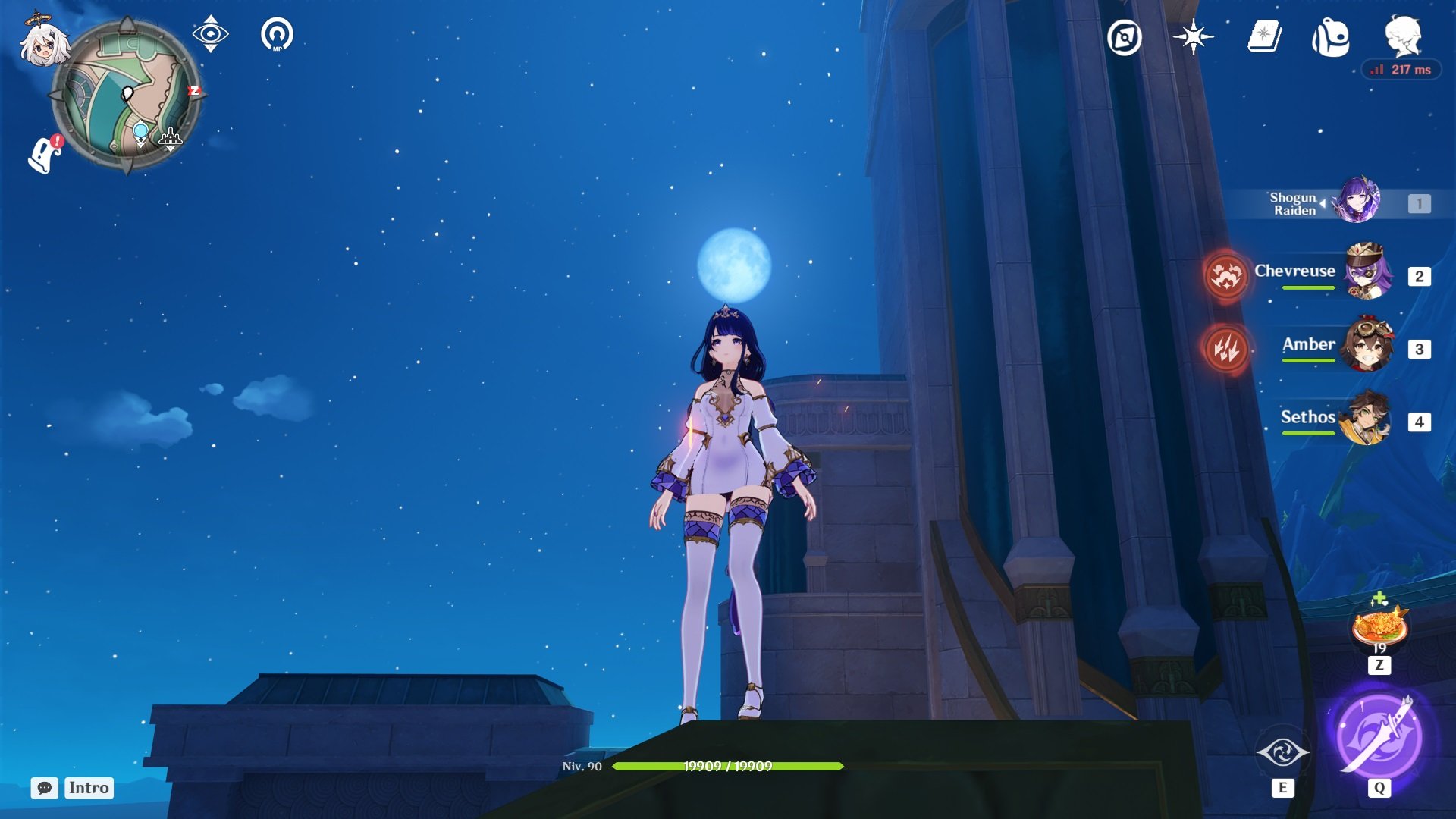This screenshot has width=1456, height=819.
Task: Trigger Chevreuse's red burst icon
Action: click(x=1225, y=275)
